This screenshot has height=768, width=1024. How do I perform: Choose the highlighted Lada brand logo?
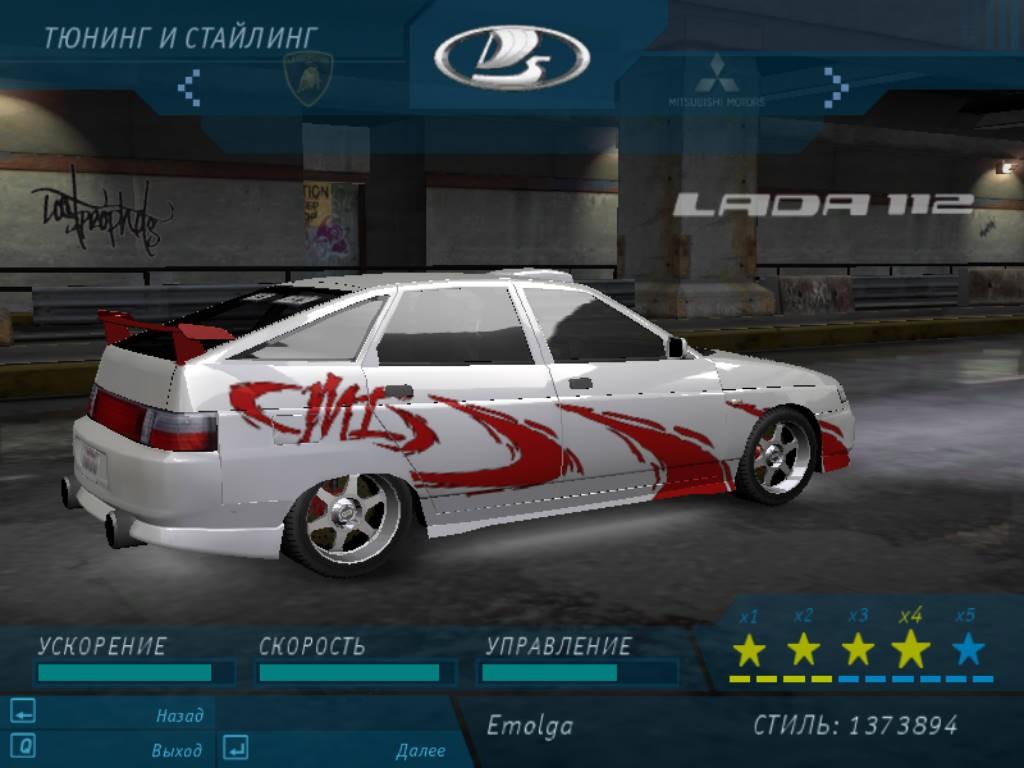point(512,58)
